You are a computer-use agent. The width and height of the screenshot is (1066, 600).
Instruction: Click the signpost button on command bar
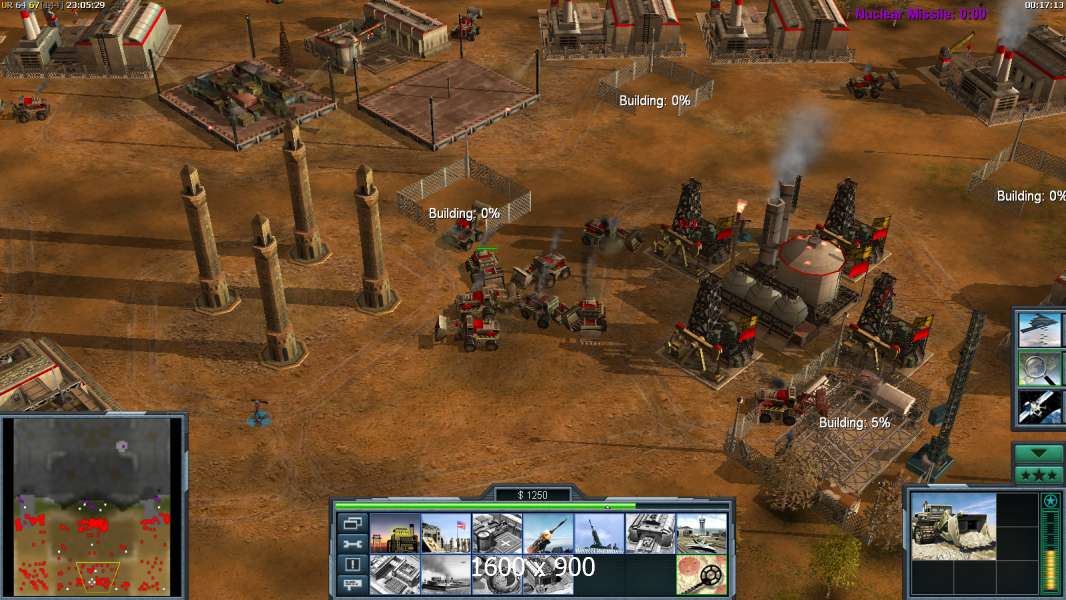tap(351, 585)
